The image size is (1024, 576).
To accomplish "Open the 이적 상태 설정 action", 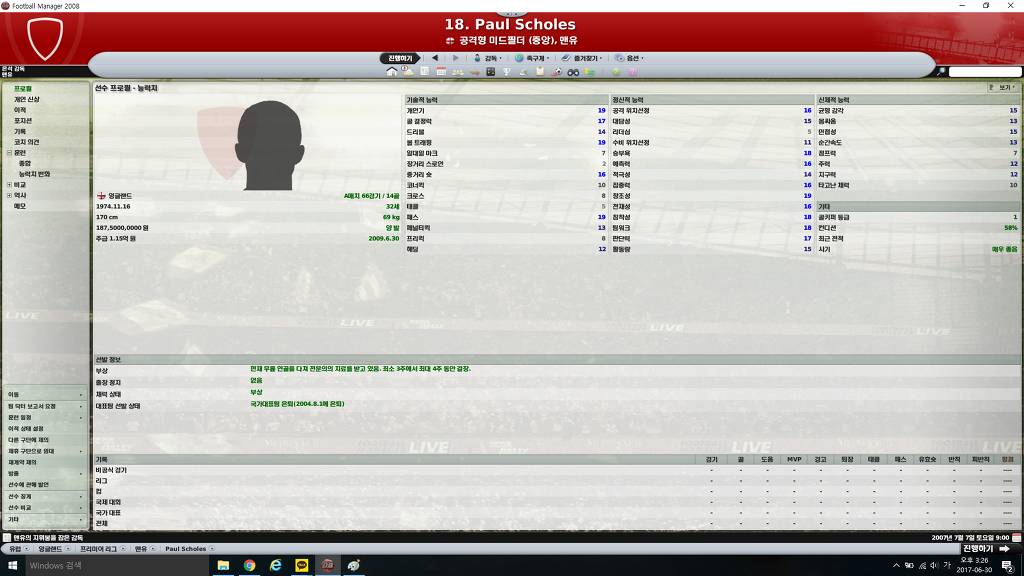I will [x=26, y=429].
